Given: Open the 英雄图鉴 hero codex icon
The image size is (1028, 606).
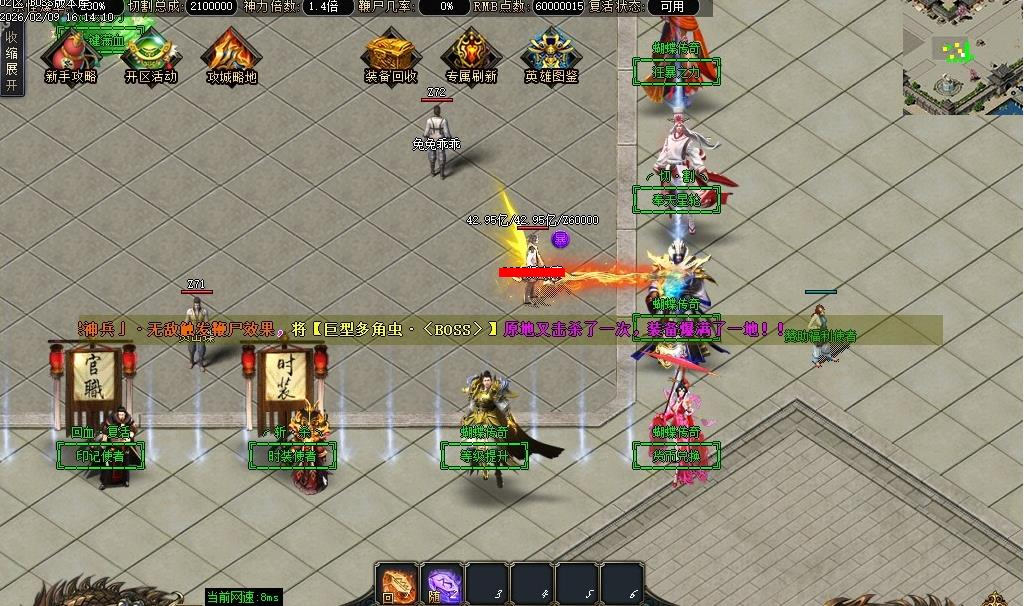Looking at the screenshot, I should pos(551,56).
